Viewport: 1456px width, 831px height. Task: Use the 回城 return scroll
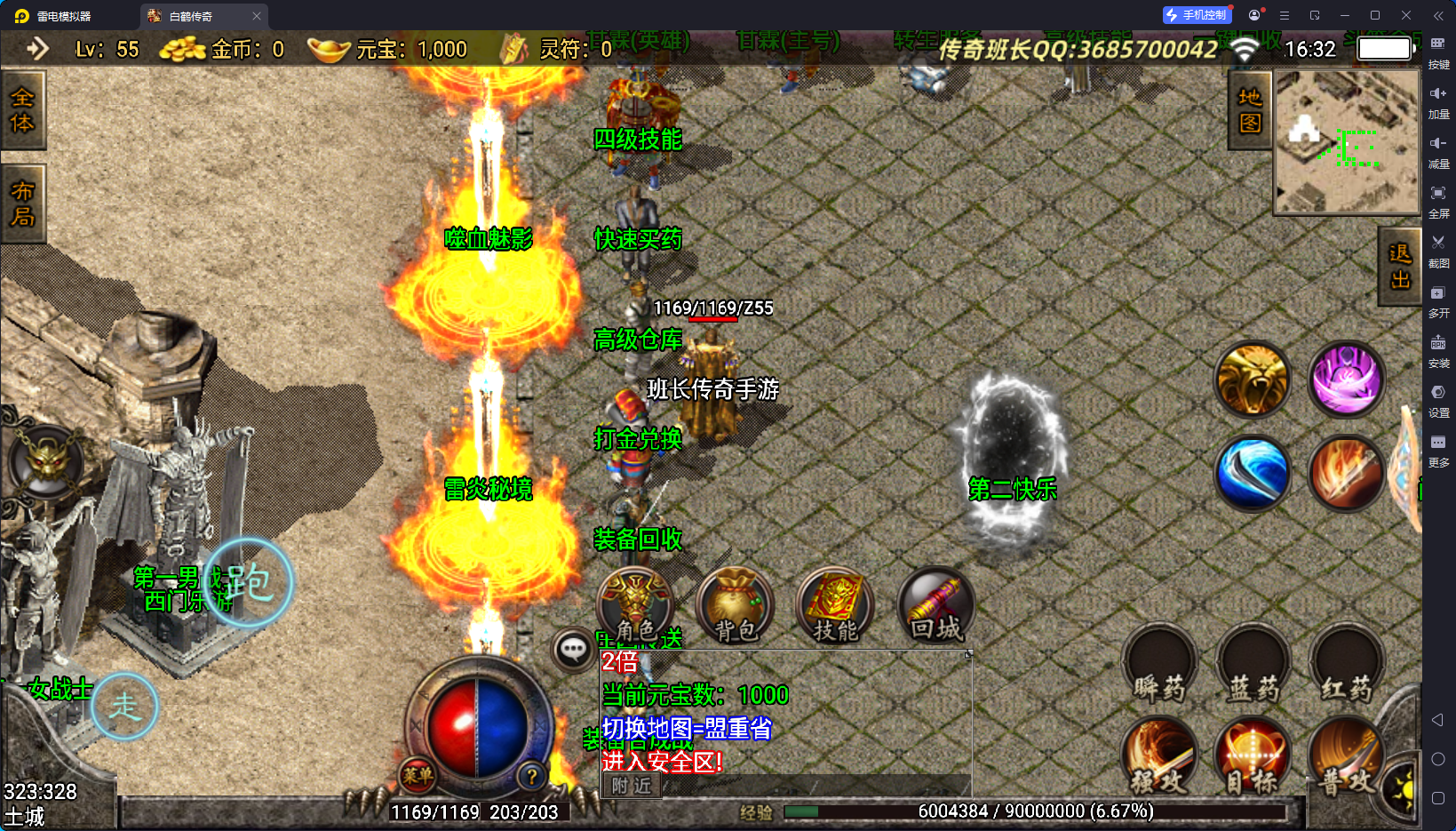click(936, 606)
